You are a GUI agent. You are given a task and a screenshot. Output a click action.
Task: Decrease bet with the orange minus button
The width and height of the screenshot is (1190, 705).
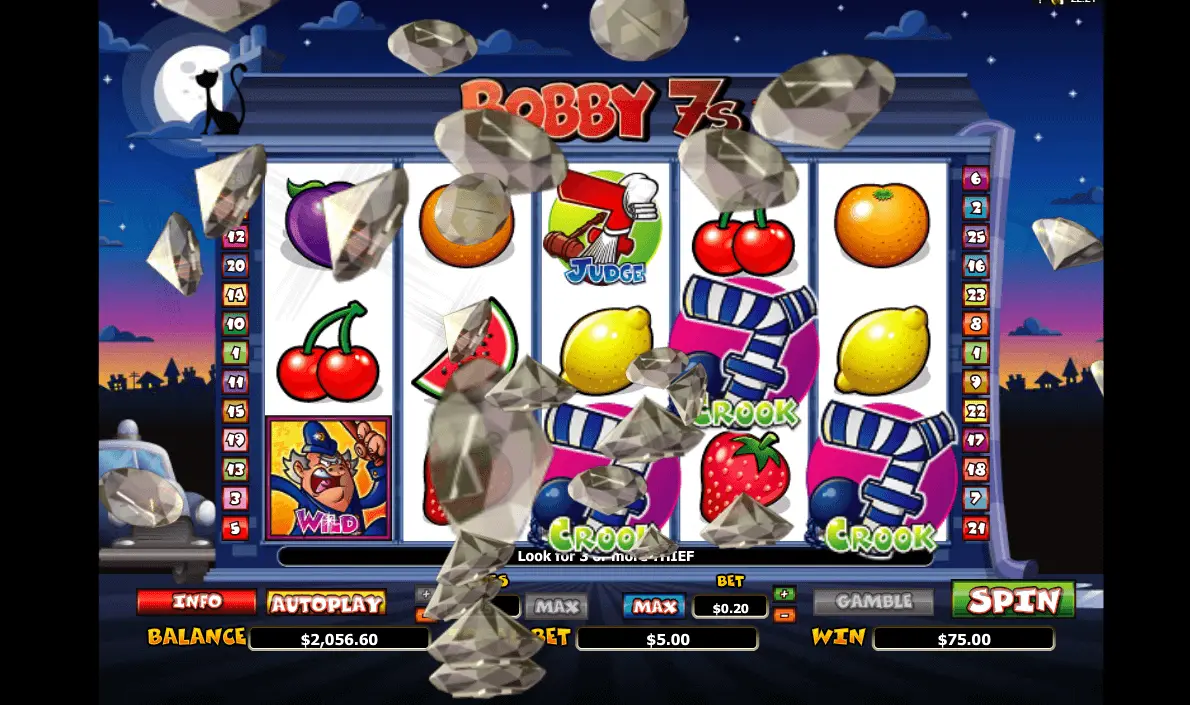(x=784, y=615)
